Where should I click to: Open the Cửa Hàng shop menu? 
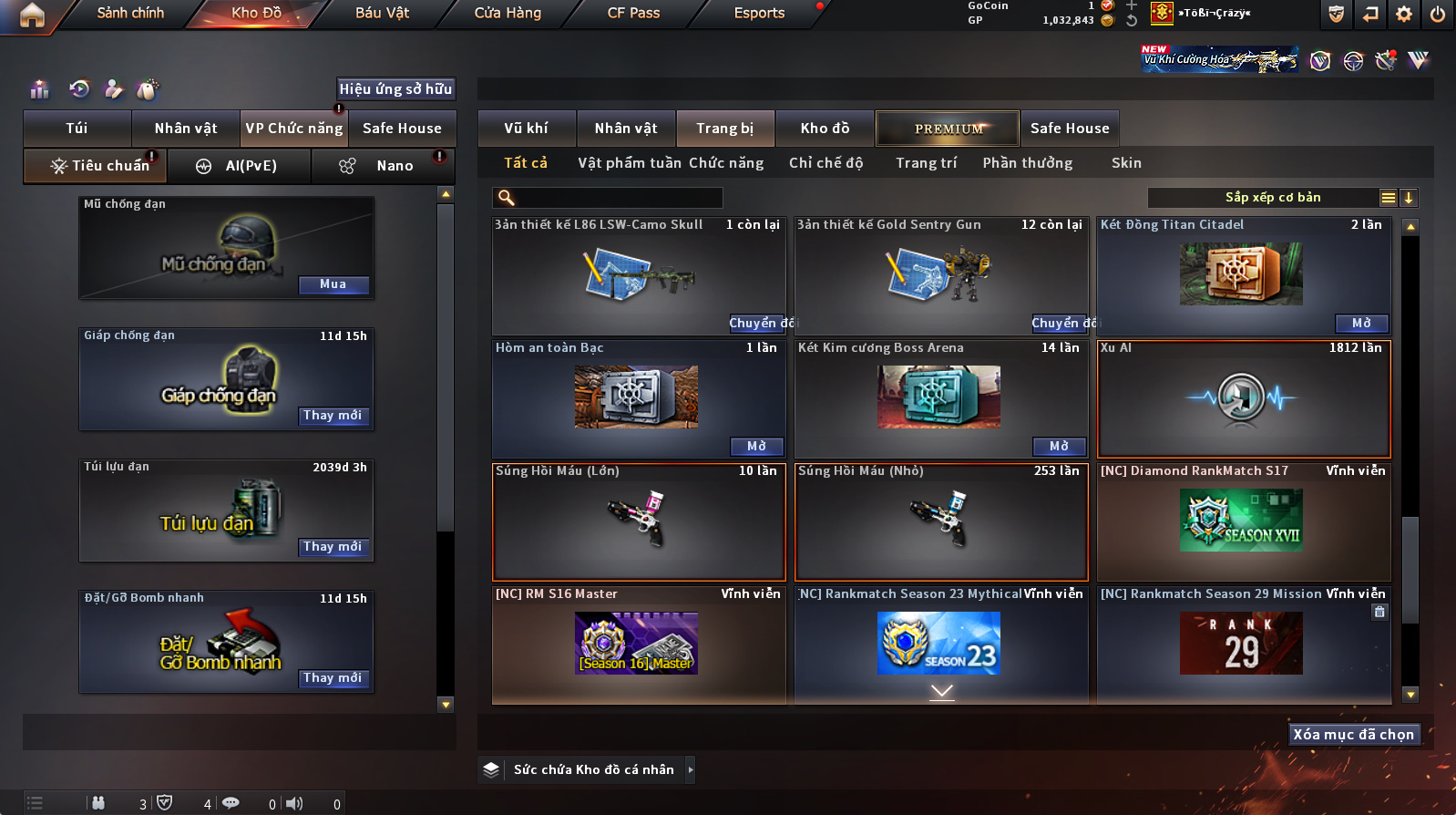point(508,13)
